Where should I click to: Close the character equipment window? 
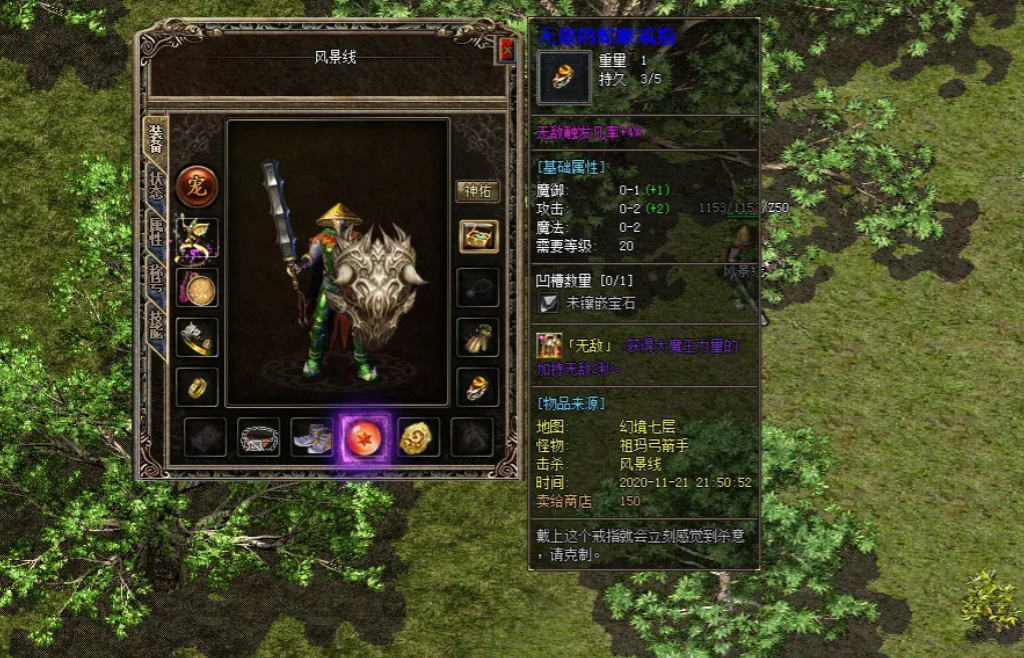click(506, 50)
